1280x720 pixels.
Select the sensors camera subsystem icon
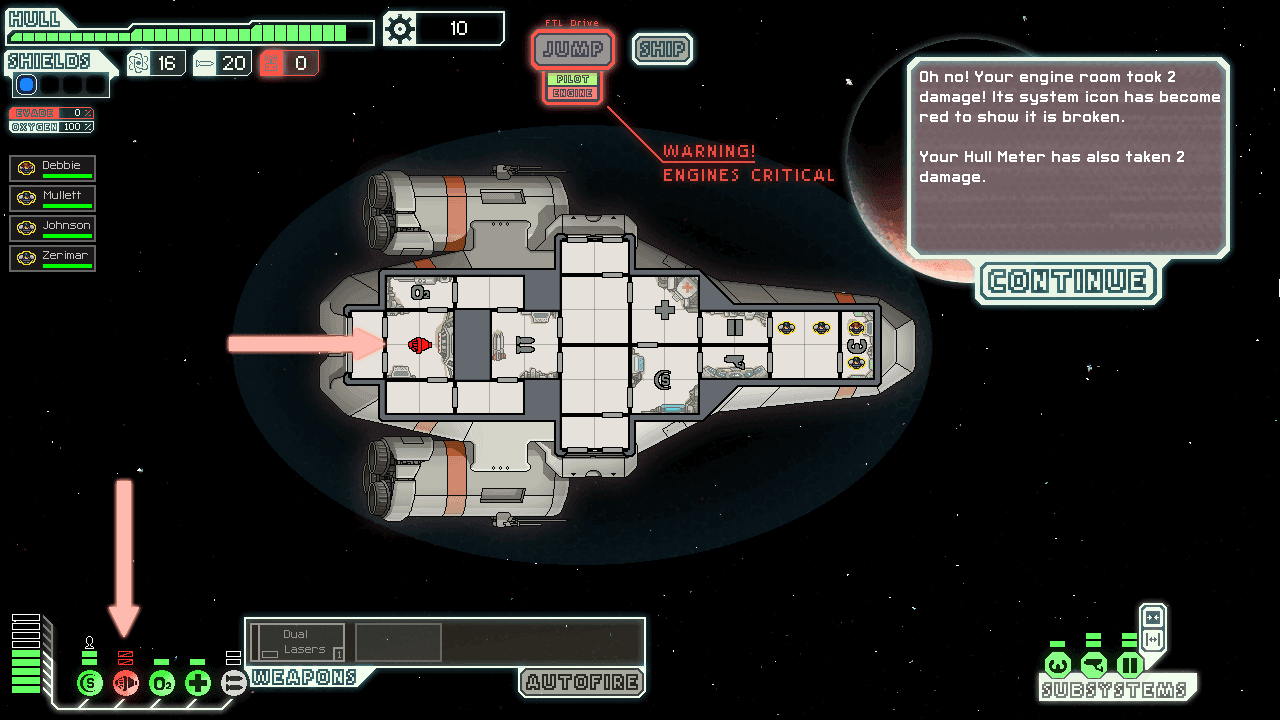[1094, 665]
